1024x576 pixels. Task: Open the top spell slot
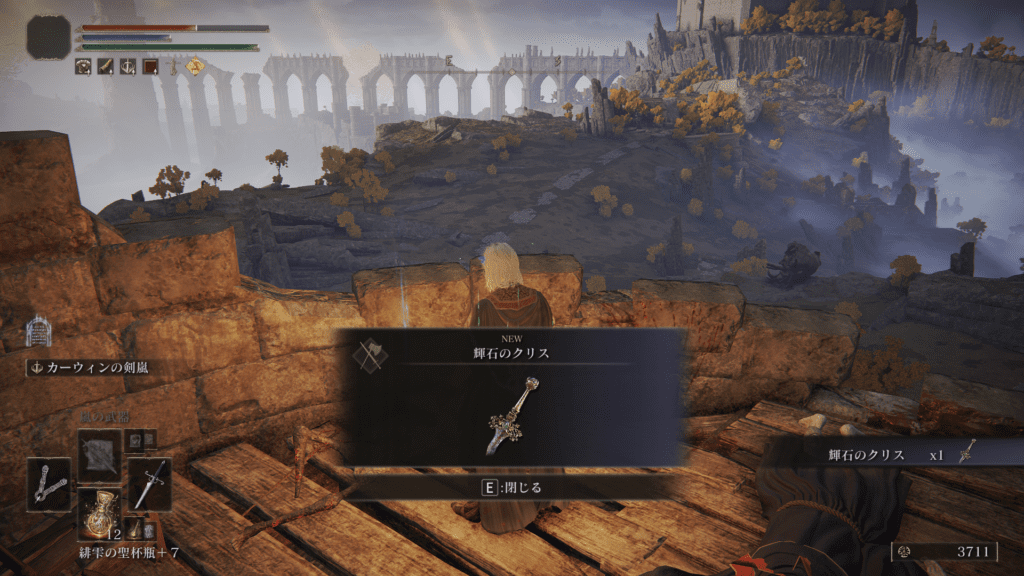pos(100,456)
